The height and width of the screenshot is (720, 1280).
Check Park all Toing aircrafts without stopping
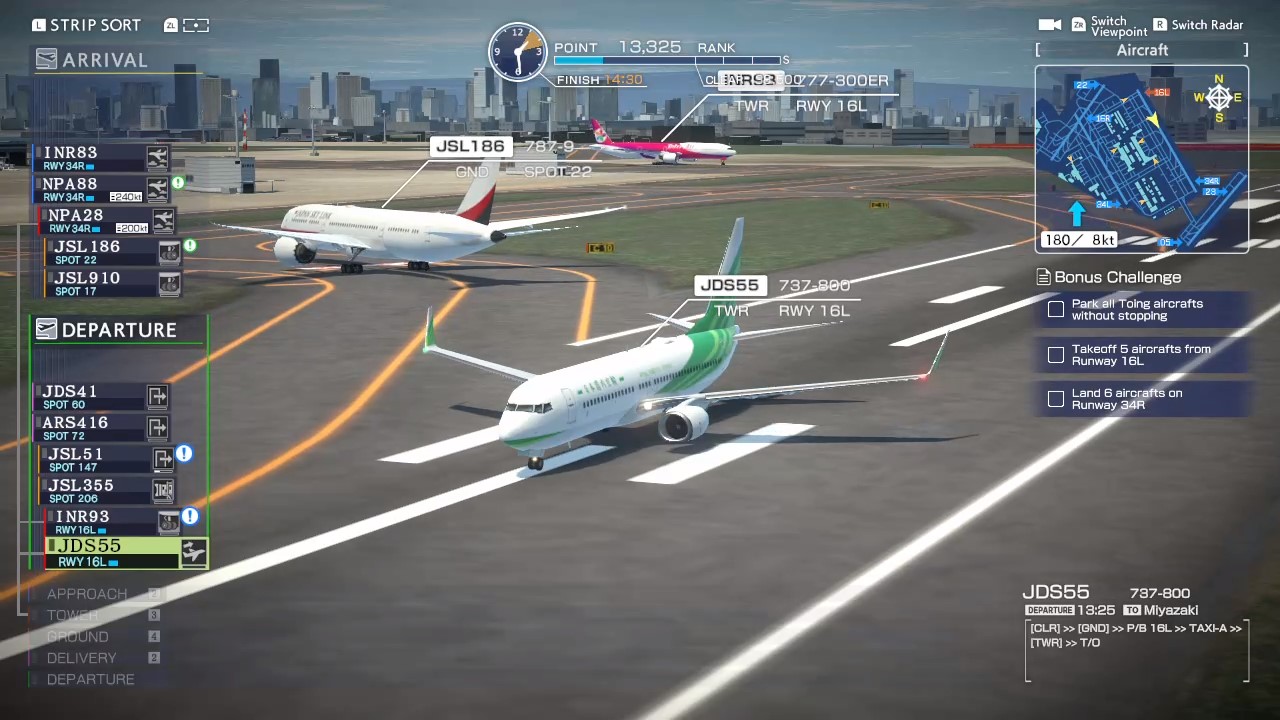tap(1056, 309)
